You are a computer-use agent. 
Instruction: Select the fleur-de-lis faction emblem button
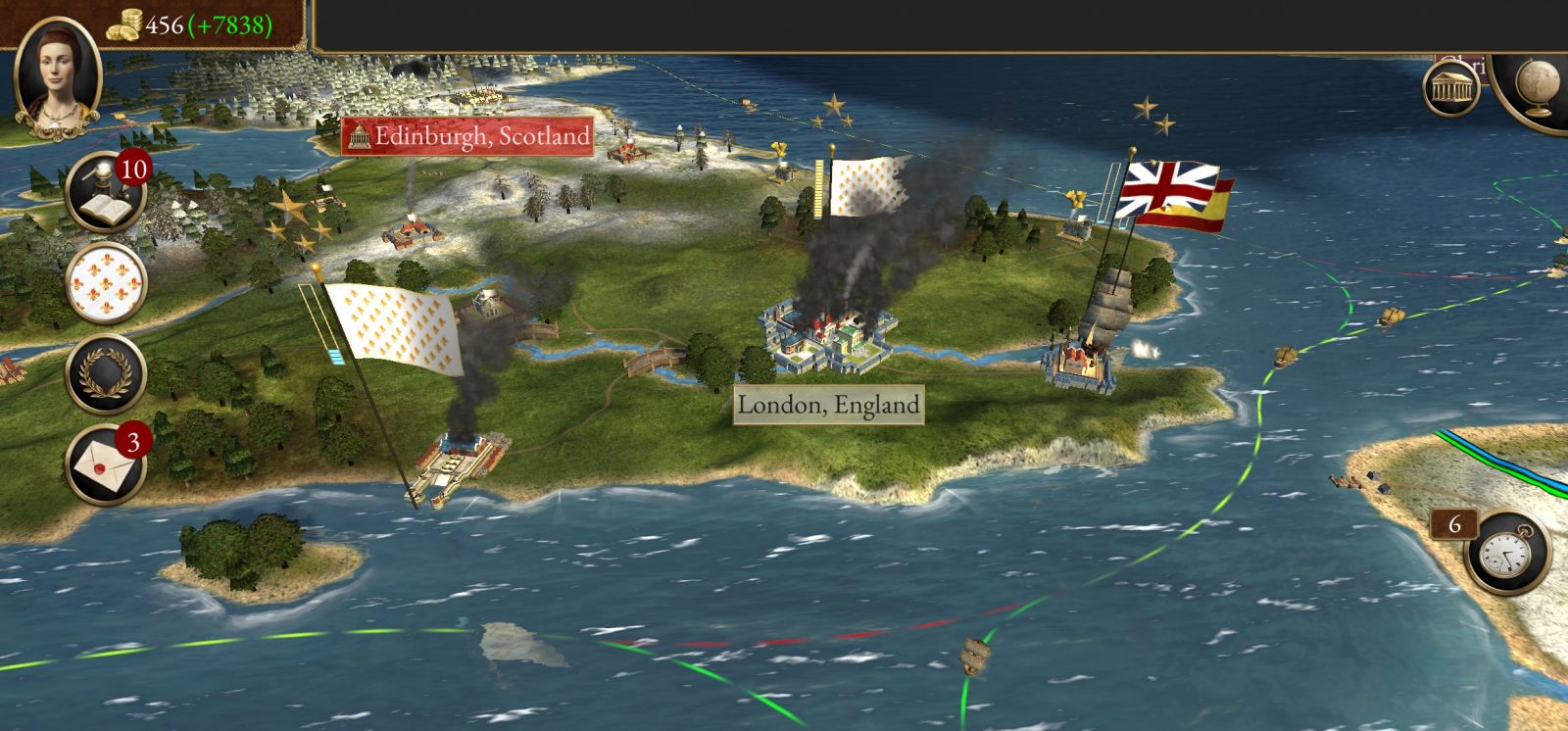[x=106, y=283]
